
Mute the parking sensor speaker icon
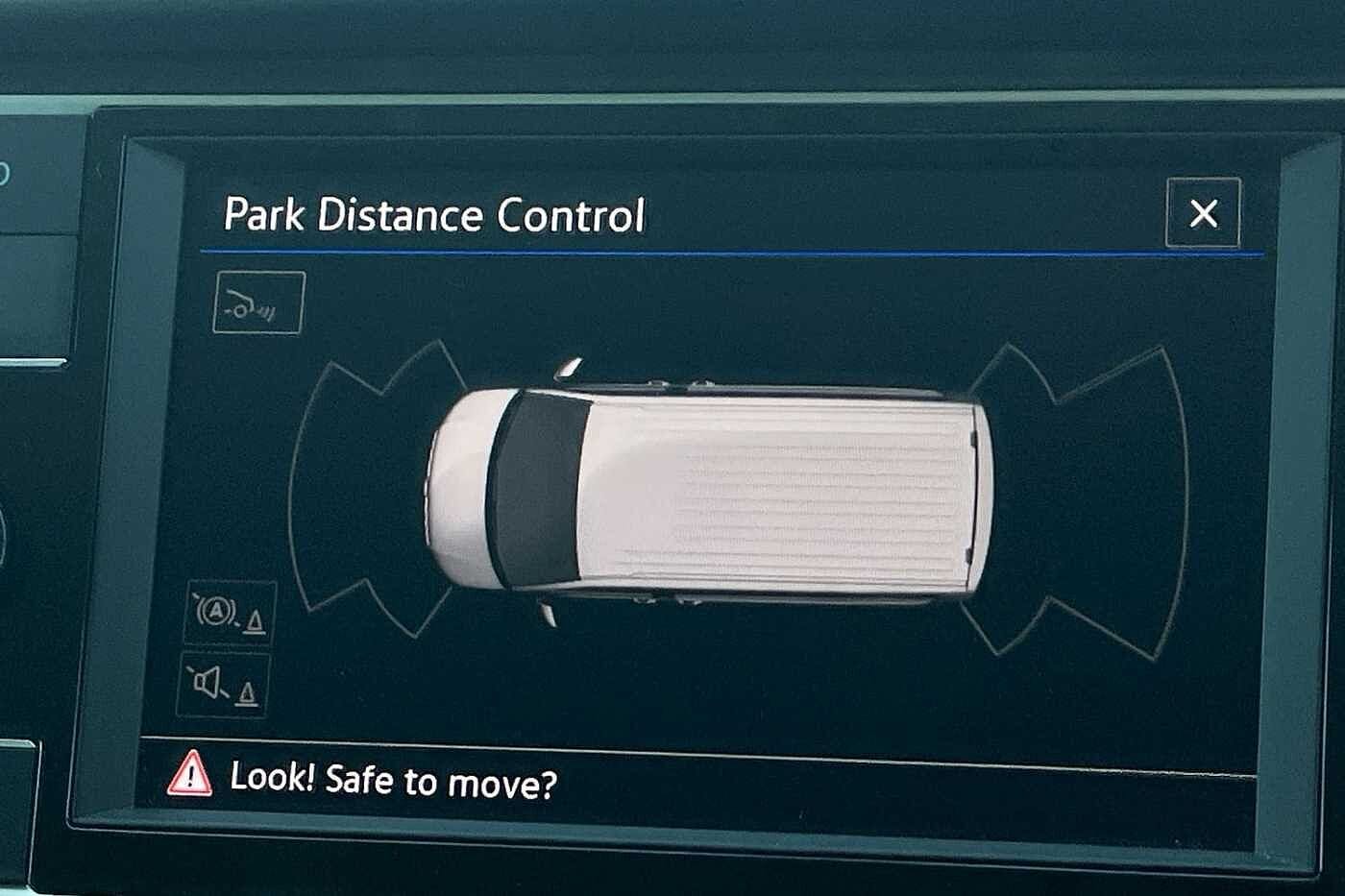(223, 685)
